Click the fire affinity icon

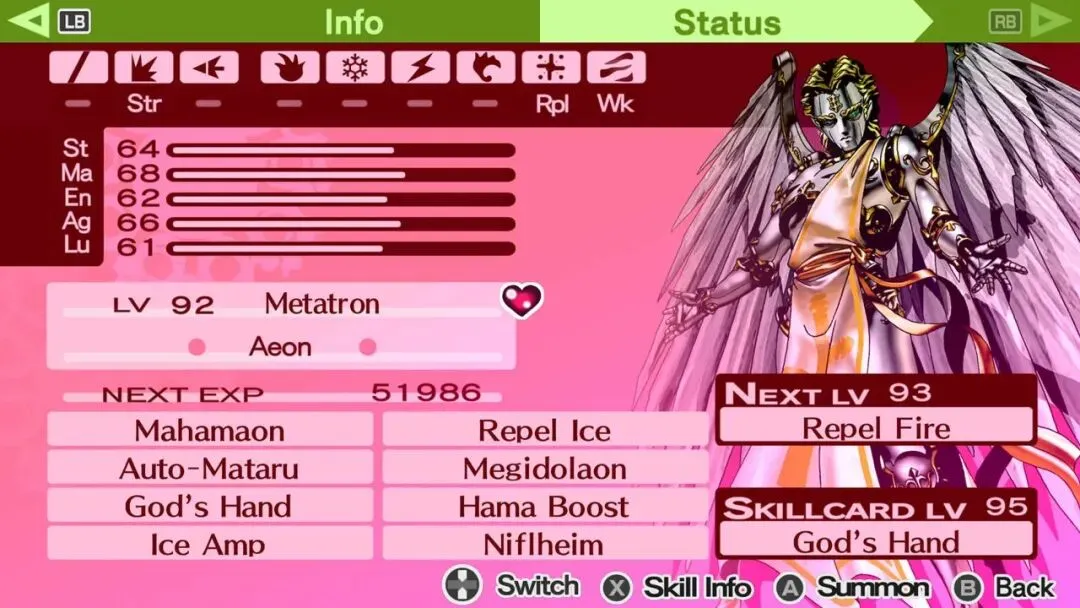(x=290, y=68)
